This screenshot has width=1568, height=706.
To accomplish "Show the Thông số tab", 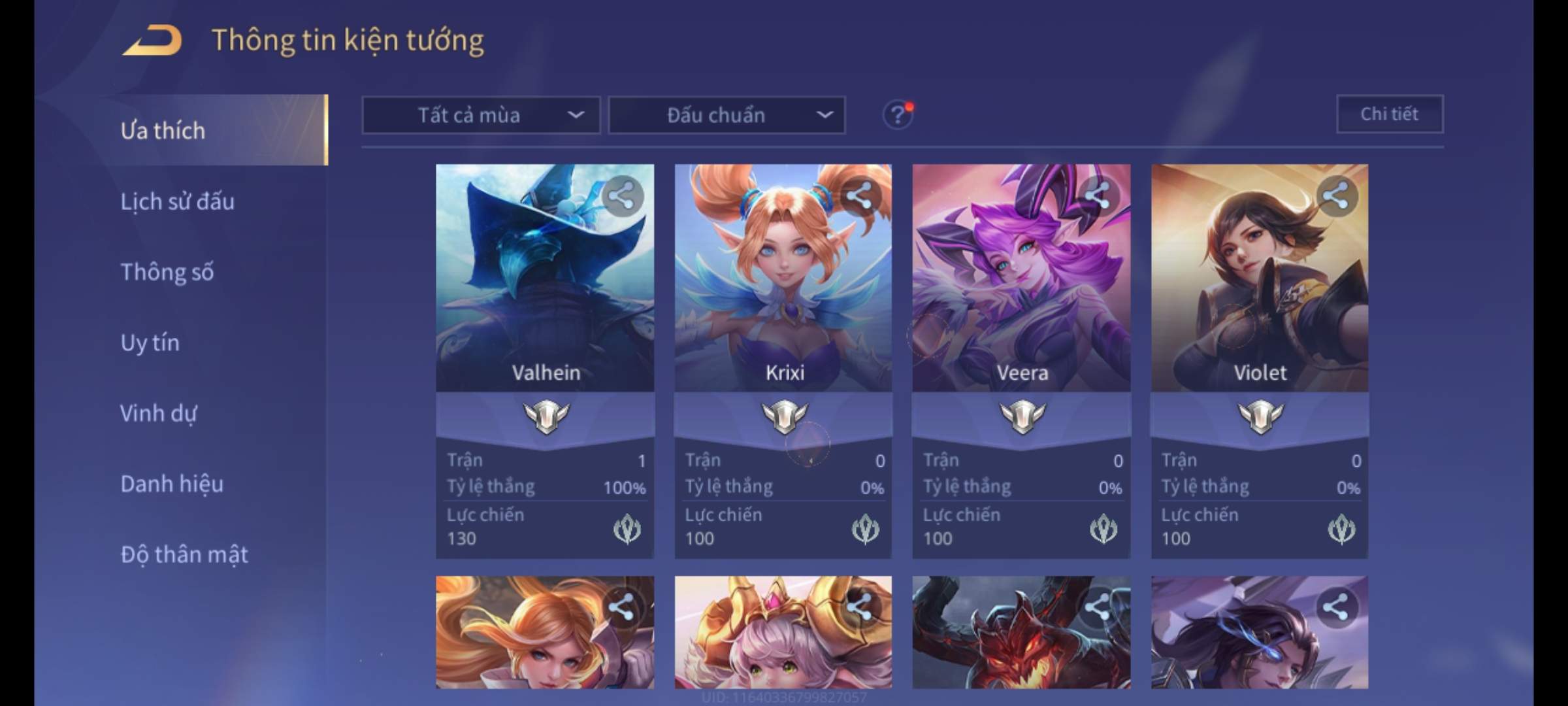I will click(x=167, y=272).
